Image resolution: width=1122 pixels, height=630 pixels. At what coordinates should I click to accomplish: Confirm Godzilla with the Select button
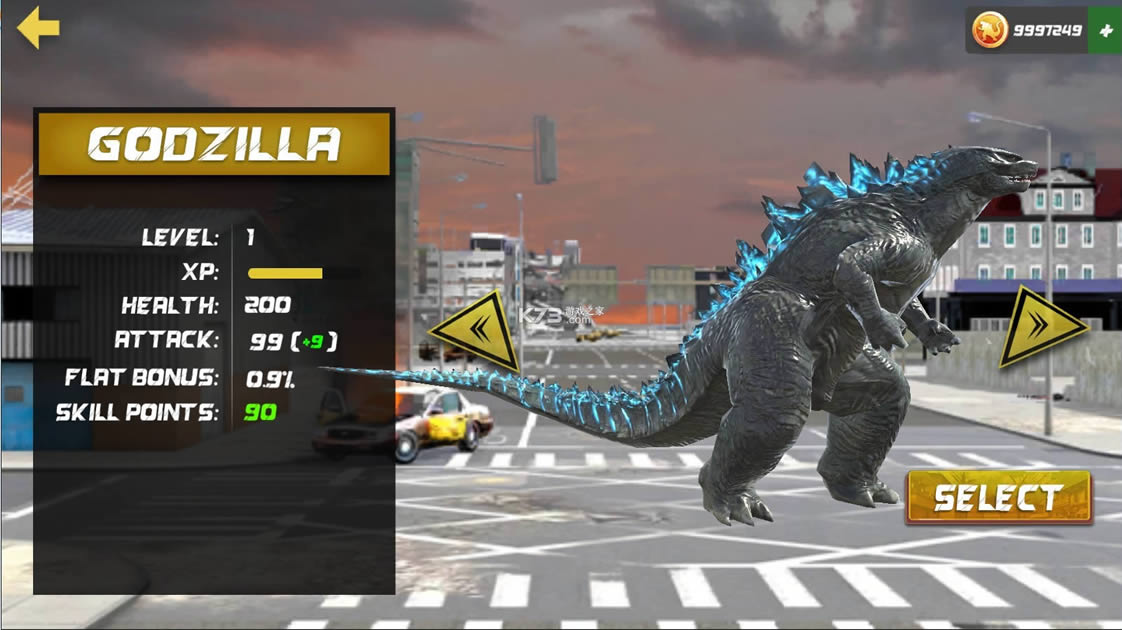pos(997,497)
